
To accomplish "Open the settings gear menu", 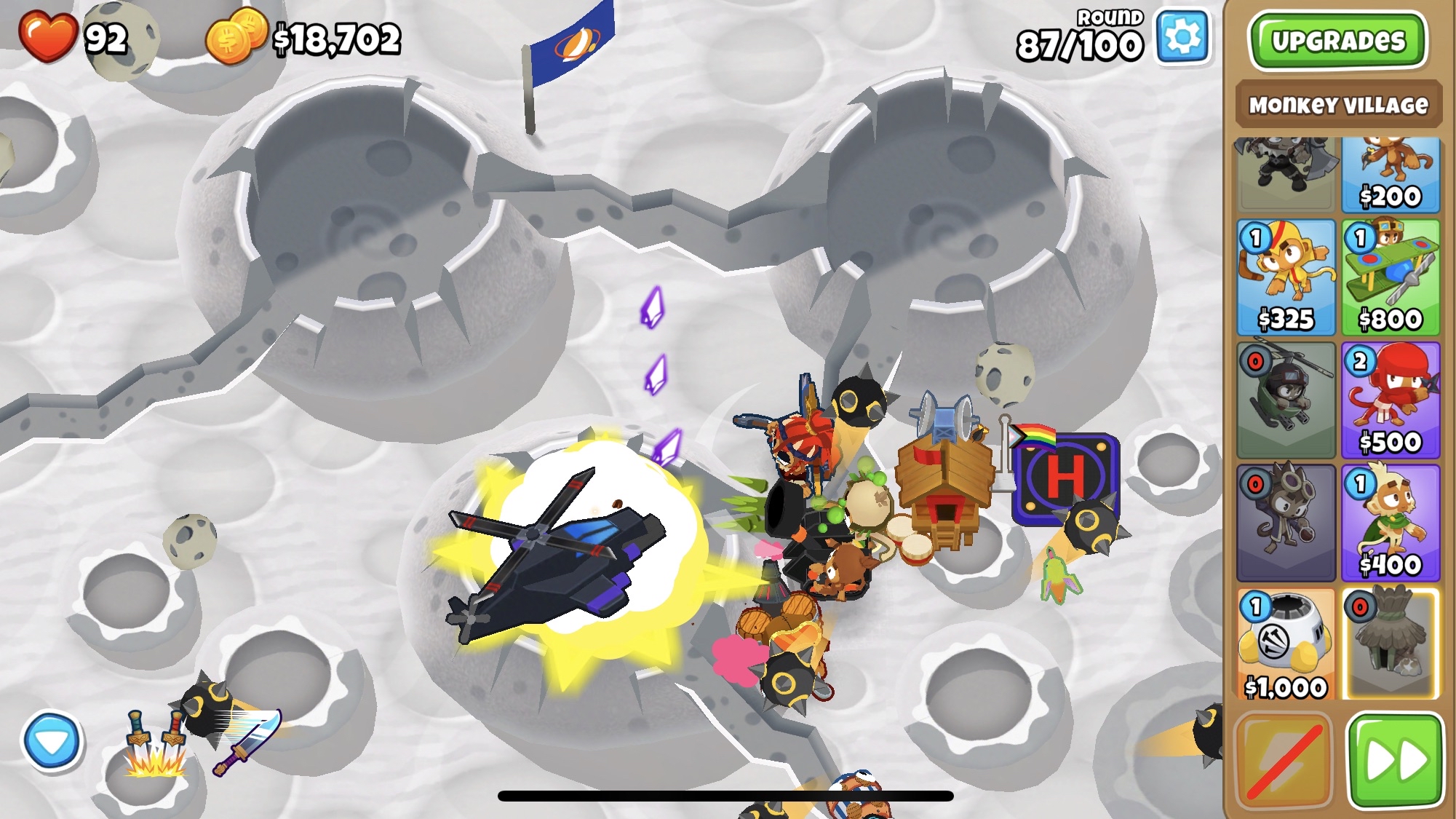I will (x=1182, y=38).
